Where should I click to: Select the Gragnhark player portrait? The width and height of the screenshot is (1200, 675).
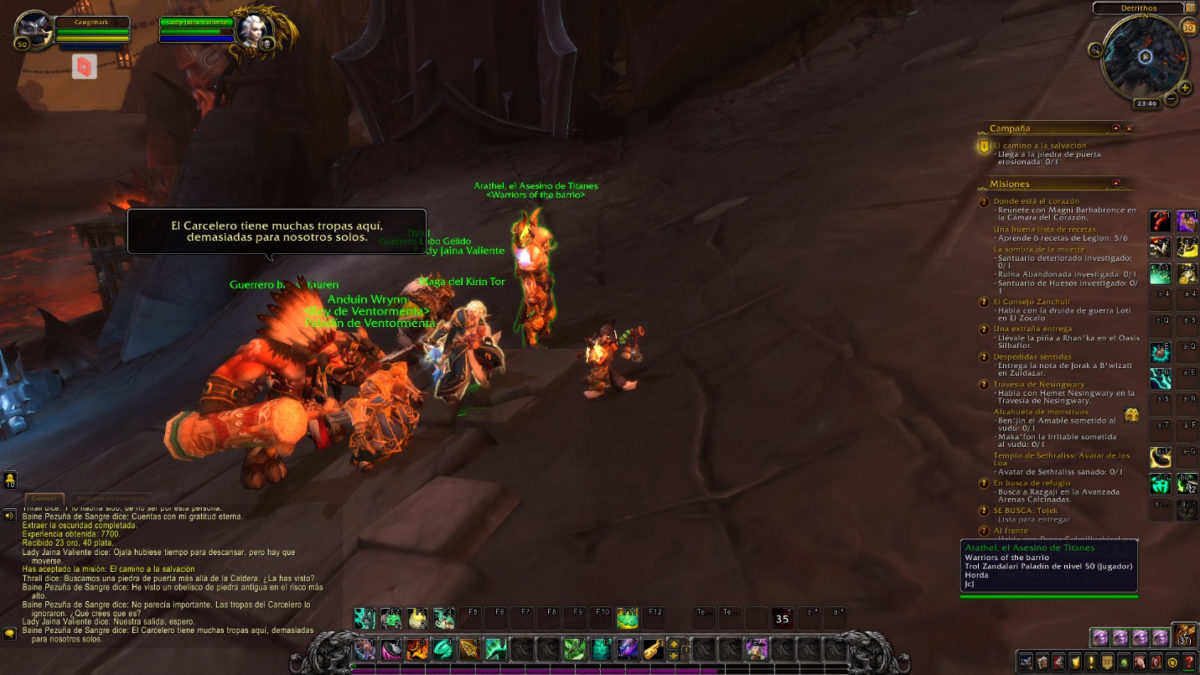pos(34,30)
